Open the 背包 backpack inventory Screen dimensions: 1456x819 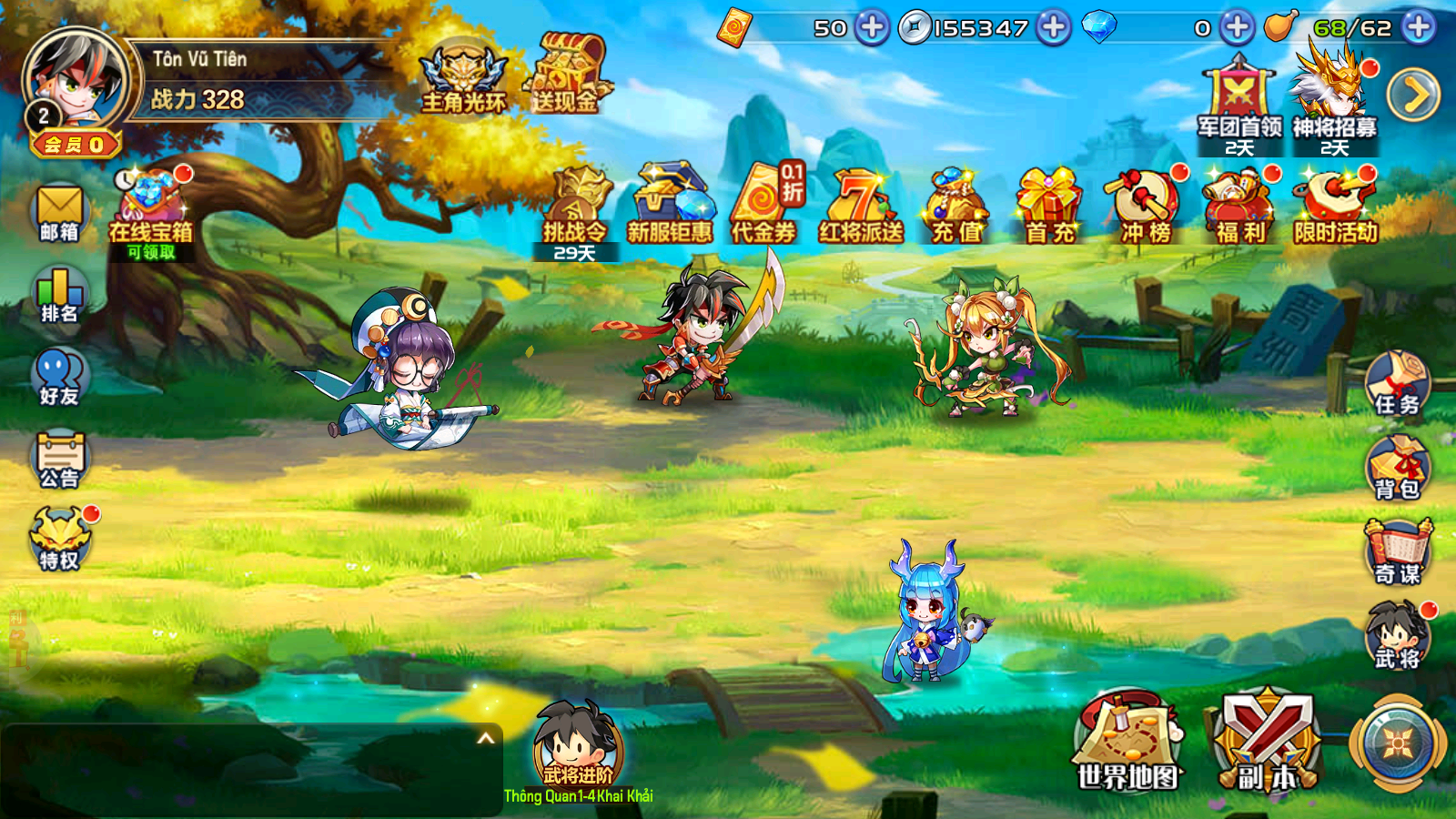click(x=1397, y=468)
